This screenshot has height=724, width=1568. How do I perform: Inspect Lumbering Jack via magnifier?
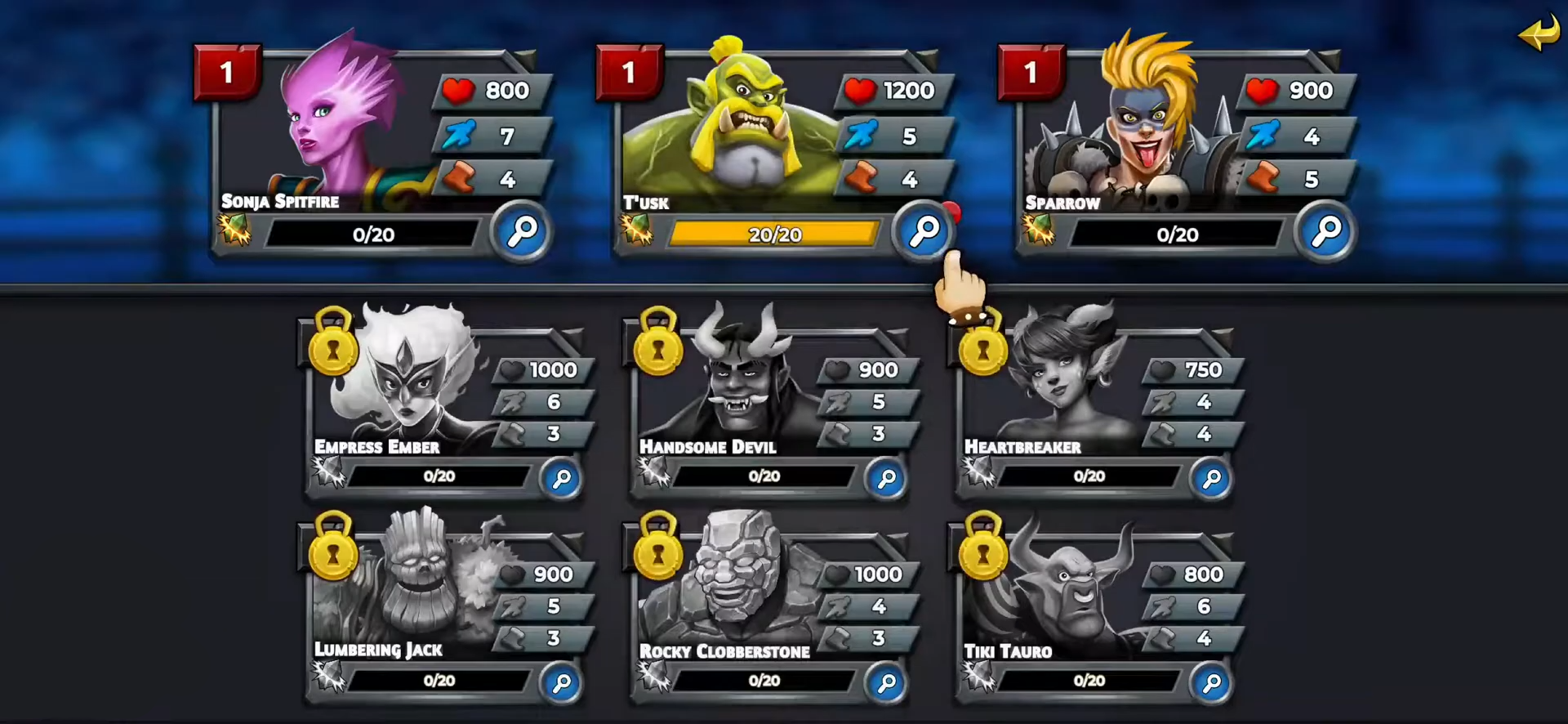click(x=561, y=683)
